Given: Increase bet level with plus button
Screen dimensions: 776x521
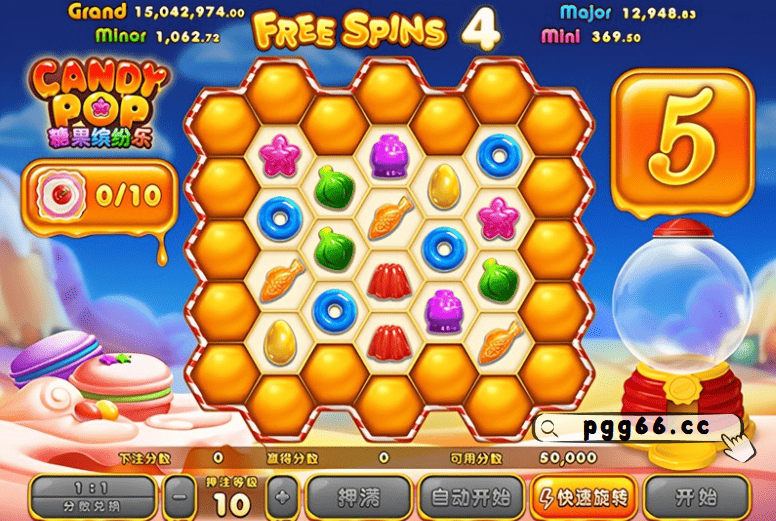Looking at the screenshot, I should (x=283, y=496).
